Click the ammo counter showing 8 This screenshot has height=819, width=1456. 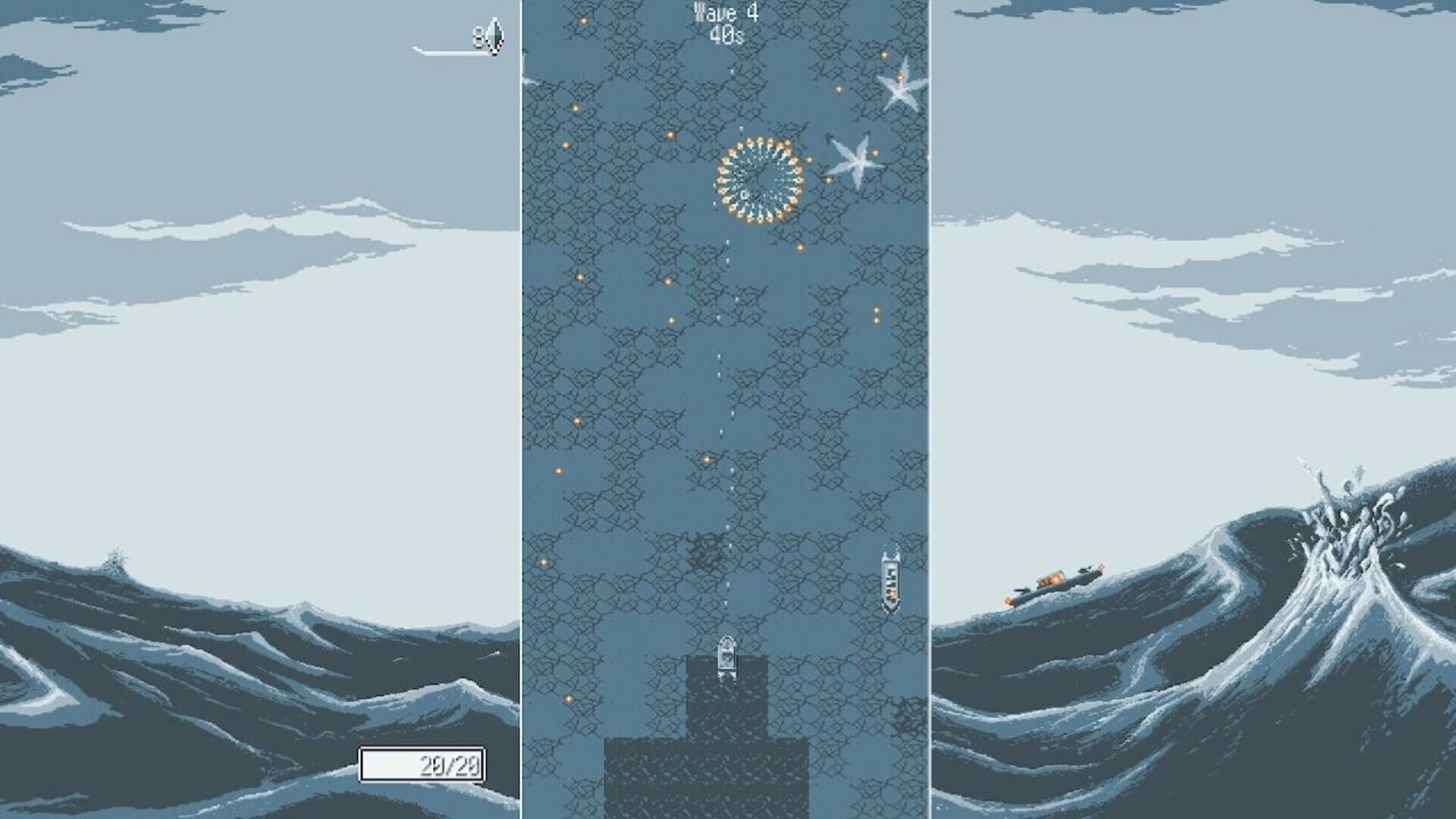click(x=479, y=34)
